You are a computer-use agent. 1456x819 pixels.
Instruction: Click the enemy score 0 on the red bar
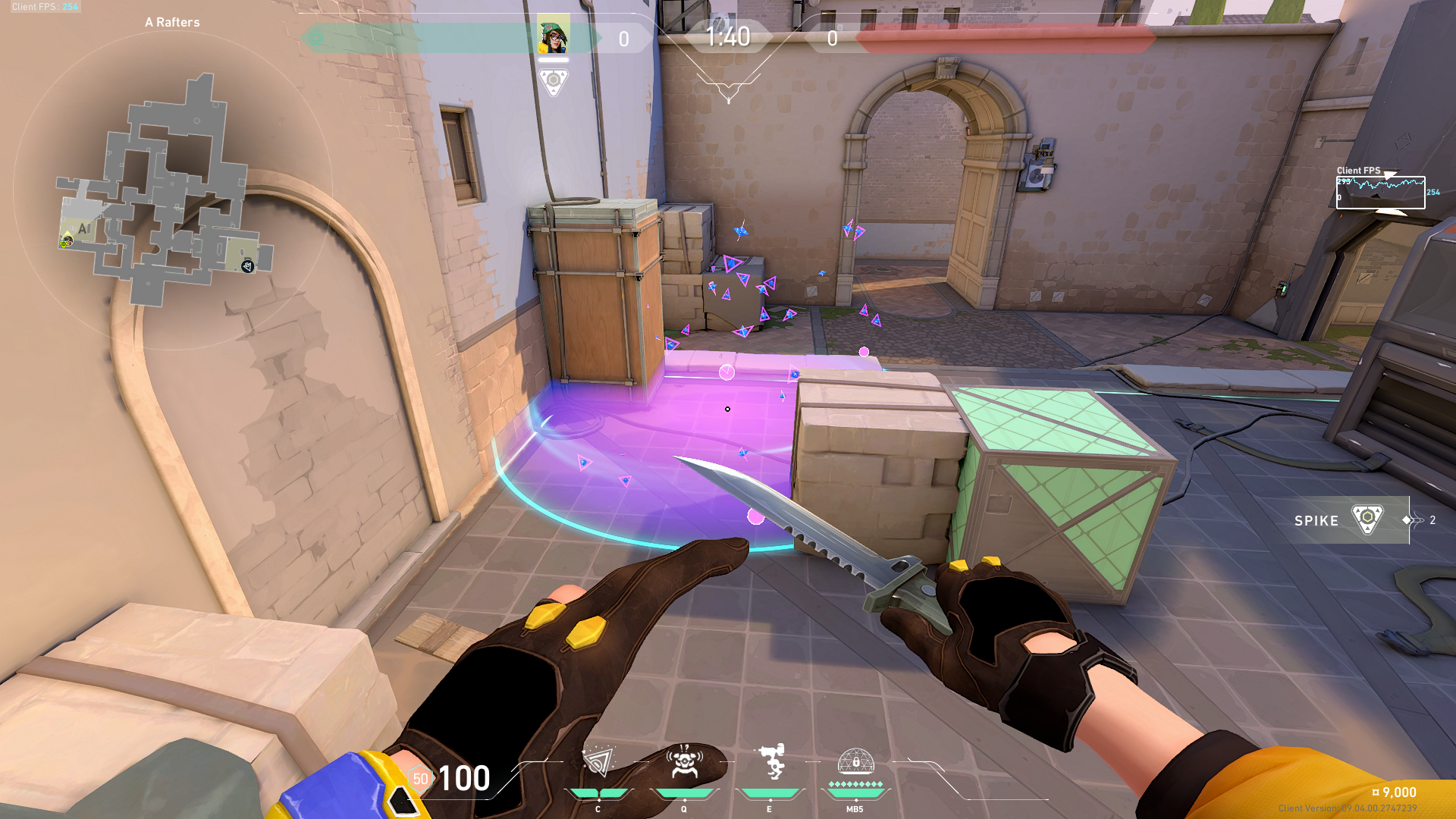[x=831, y=39]
